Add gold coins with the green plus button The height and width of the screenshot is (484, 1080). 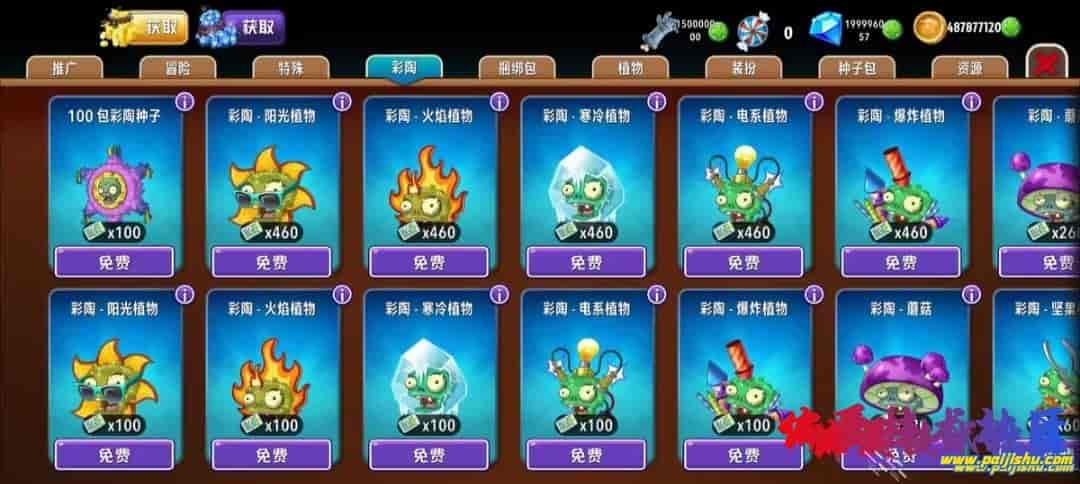click(x=1011, y=29)
